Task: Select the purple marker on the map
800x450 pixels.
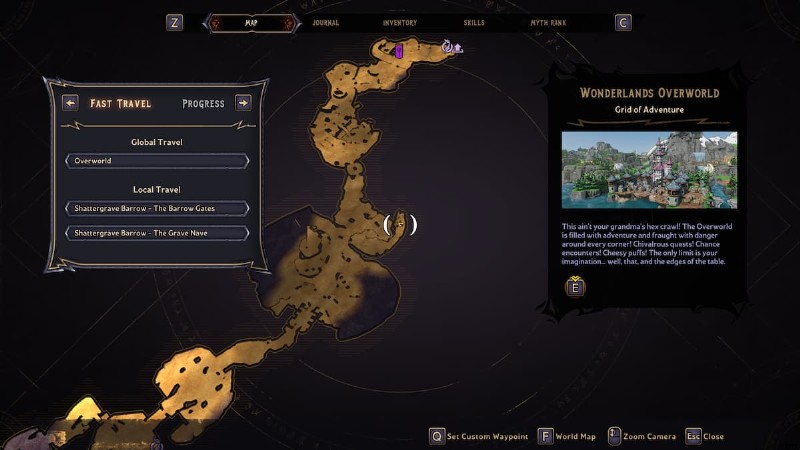Action: tap(399, 50)
